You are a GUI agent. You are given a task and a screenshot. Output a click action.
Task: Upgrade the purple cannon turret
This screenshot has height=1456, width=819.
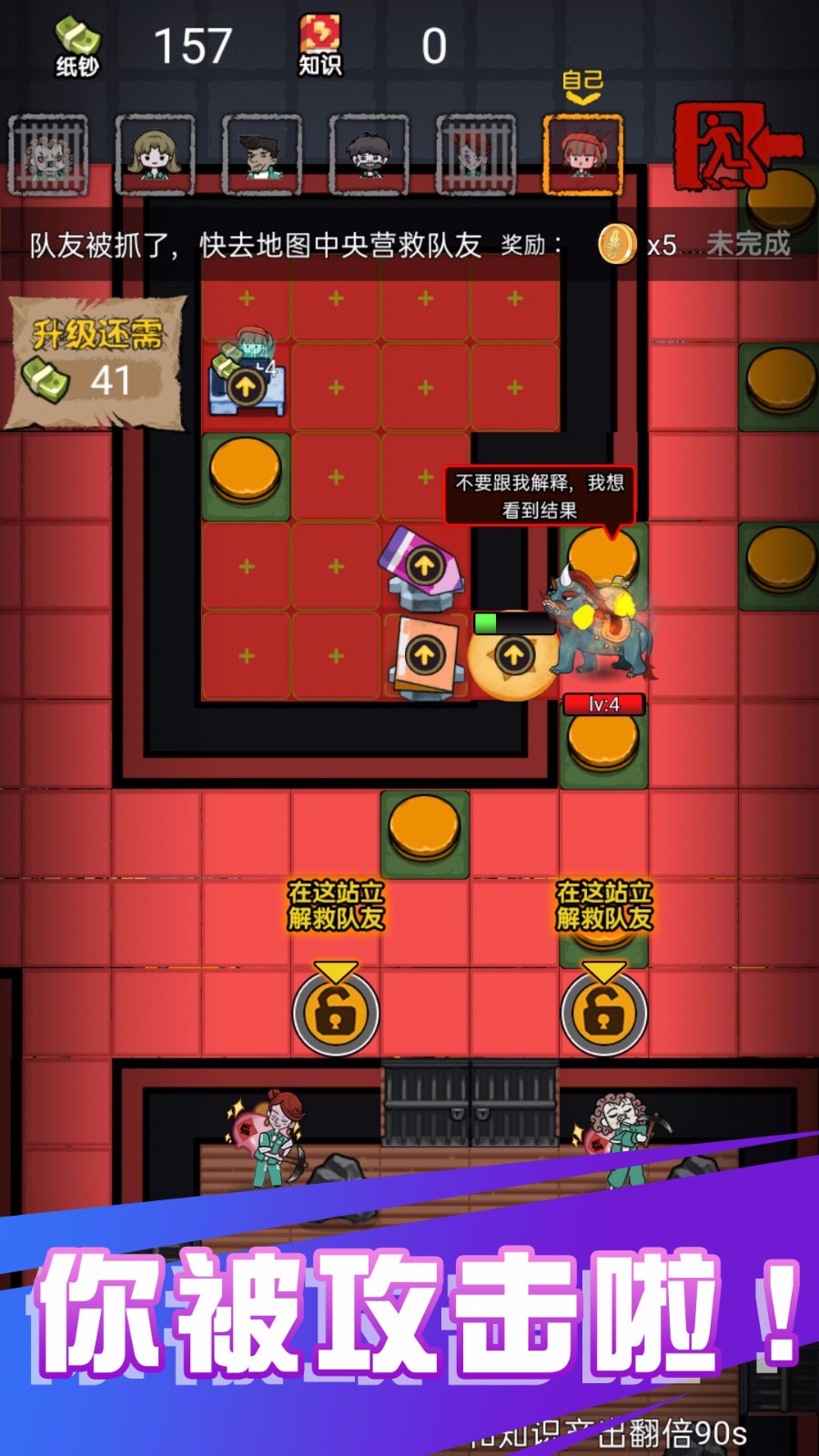(423, 566)
